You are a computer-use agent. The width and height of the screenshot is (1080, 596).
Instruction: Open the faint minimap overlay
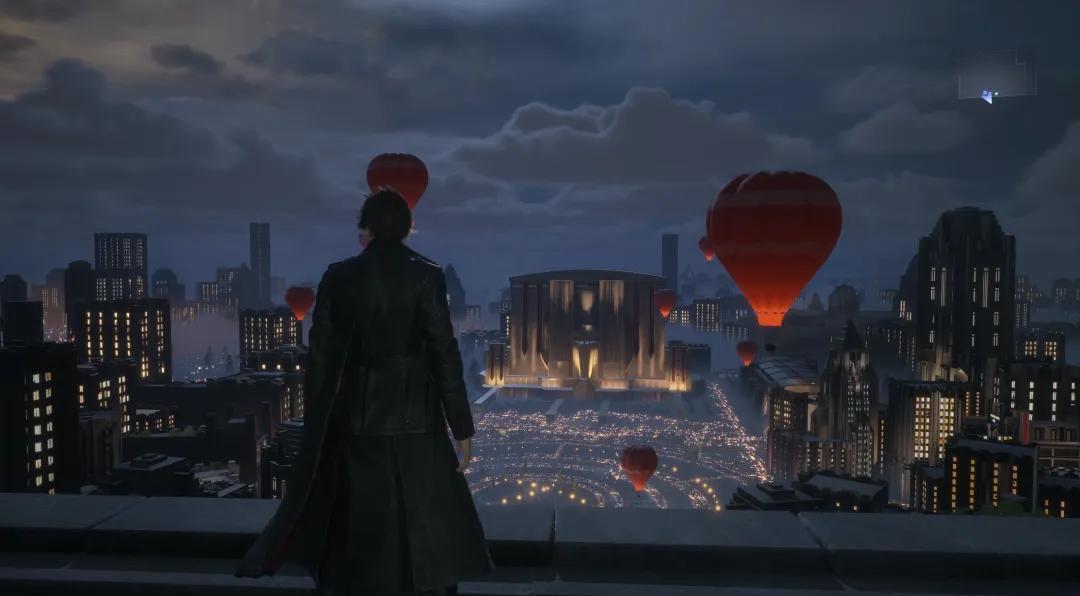995,78
